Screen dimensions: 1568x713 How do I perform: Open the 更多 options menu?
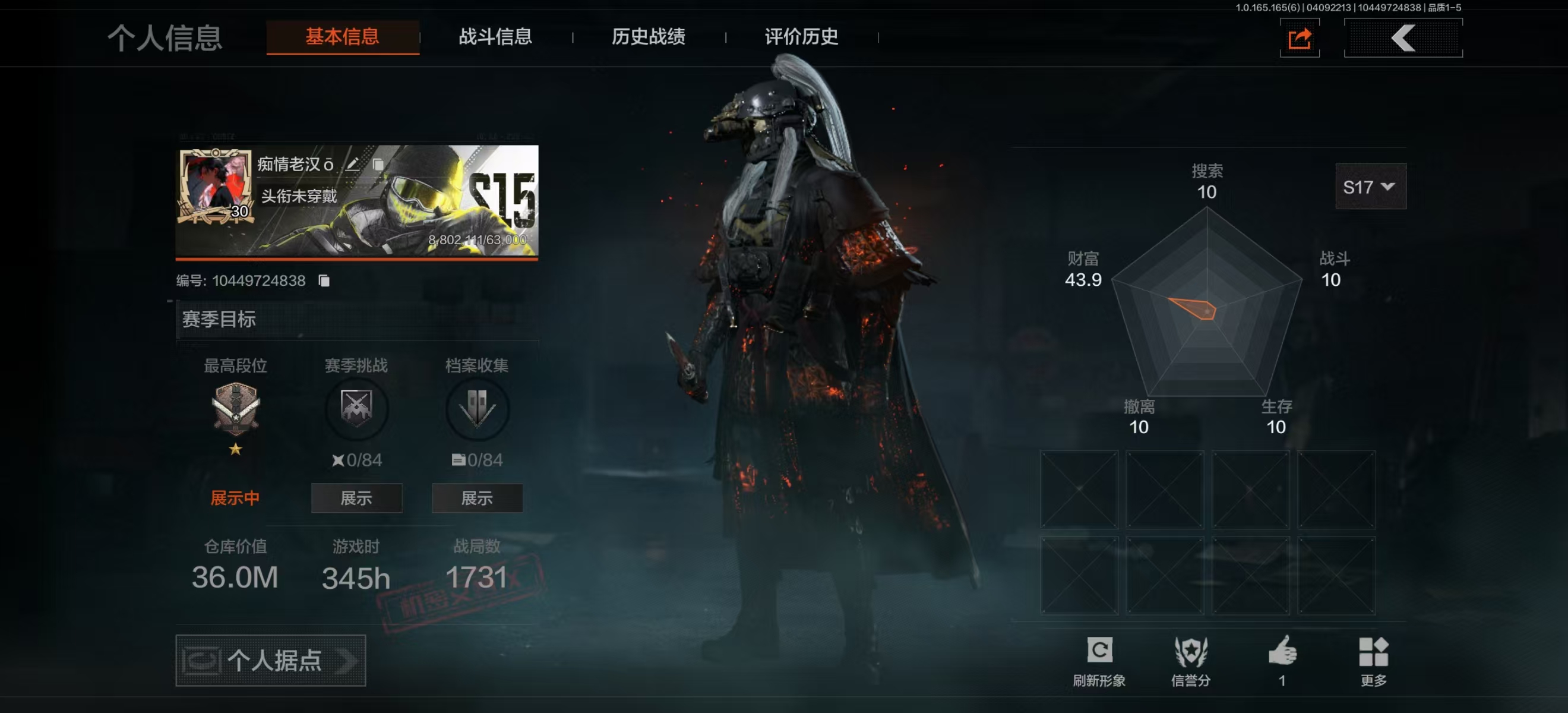point(1373,660)
